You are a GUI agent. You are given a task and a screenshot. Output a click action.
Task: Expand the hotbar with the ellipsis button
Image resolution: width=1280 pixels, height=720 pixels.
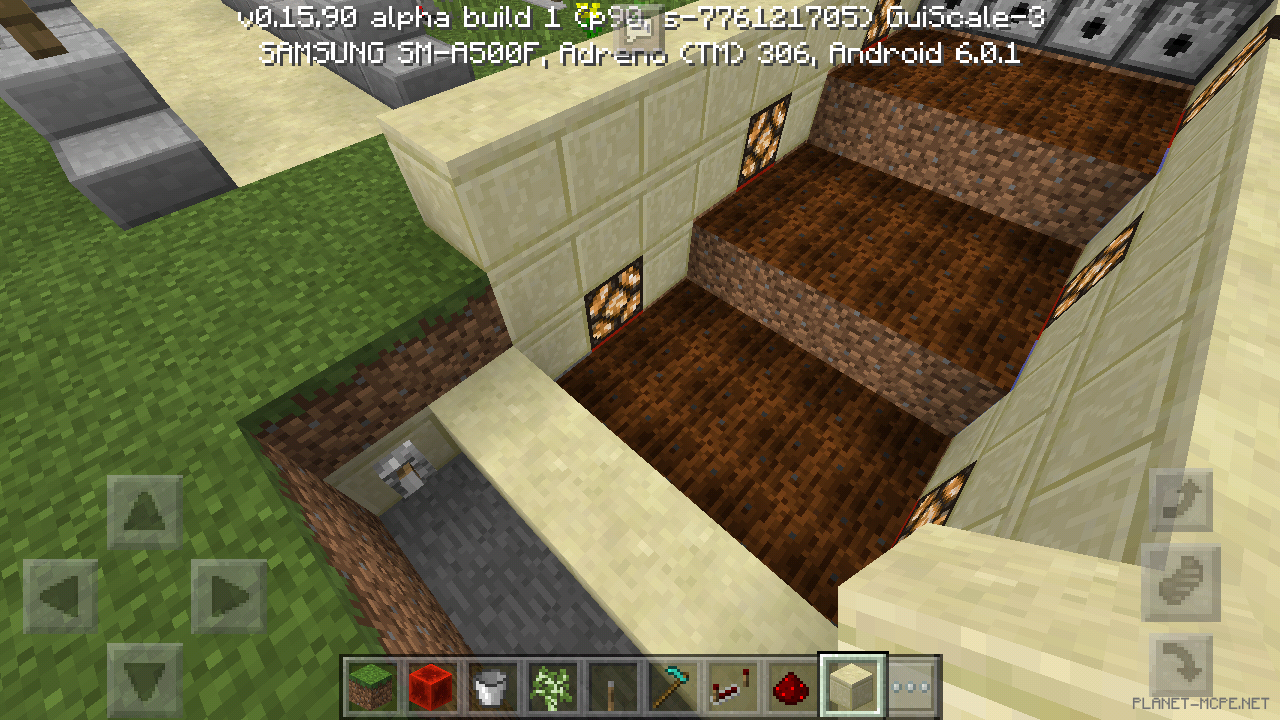tap(906, 685)
